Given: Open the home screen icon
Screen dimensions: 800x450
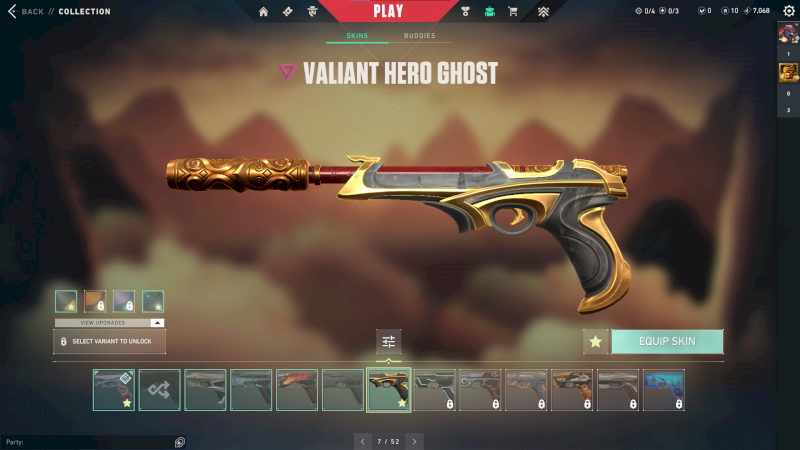Looking at the screenshot, I should pyautogui.click(x=264, y=12).
